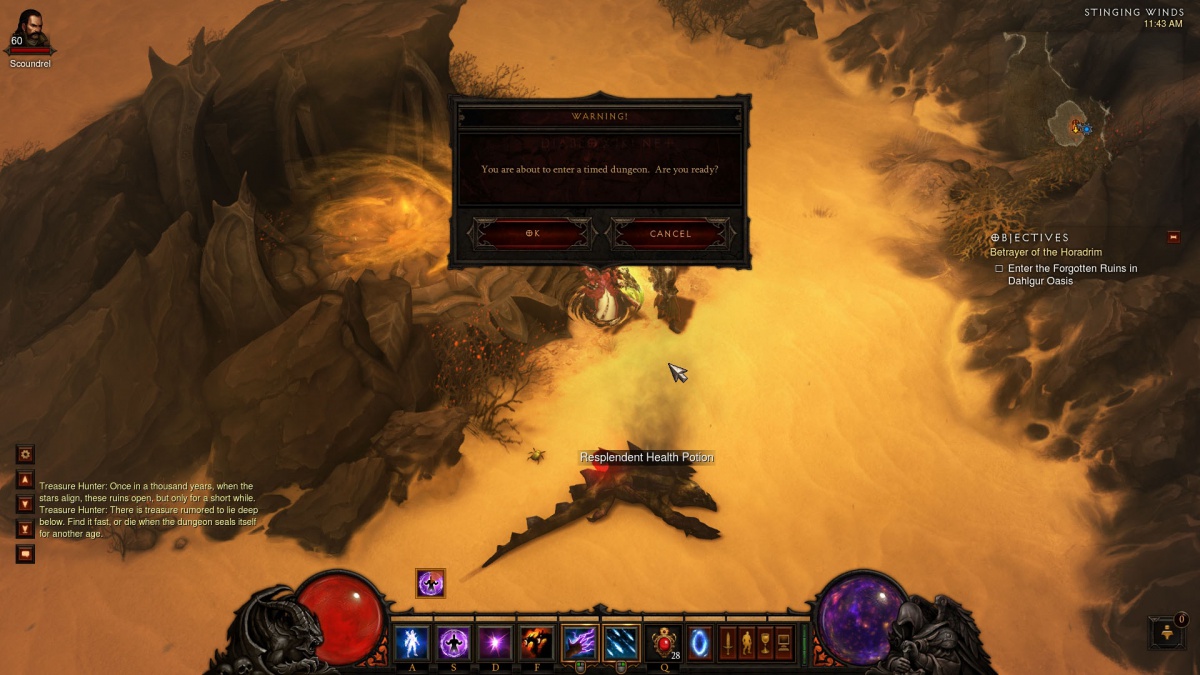Activate the fiery beast skill
This screenshot has width=1200, height=675.
[536, 641]
